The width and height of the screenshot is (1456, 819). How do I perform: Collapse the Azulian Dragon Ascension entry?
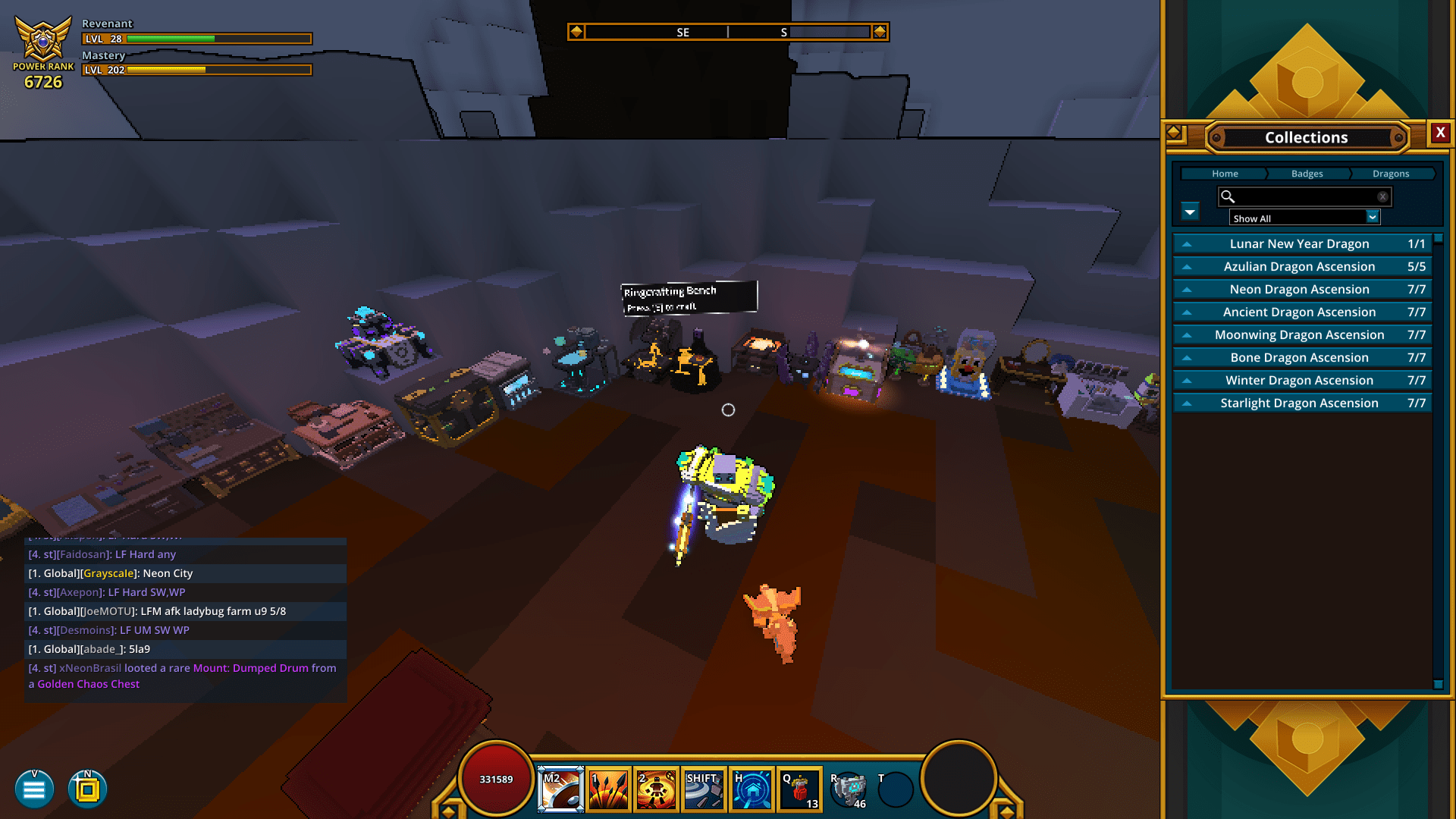(1188, 266)
